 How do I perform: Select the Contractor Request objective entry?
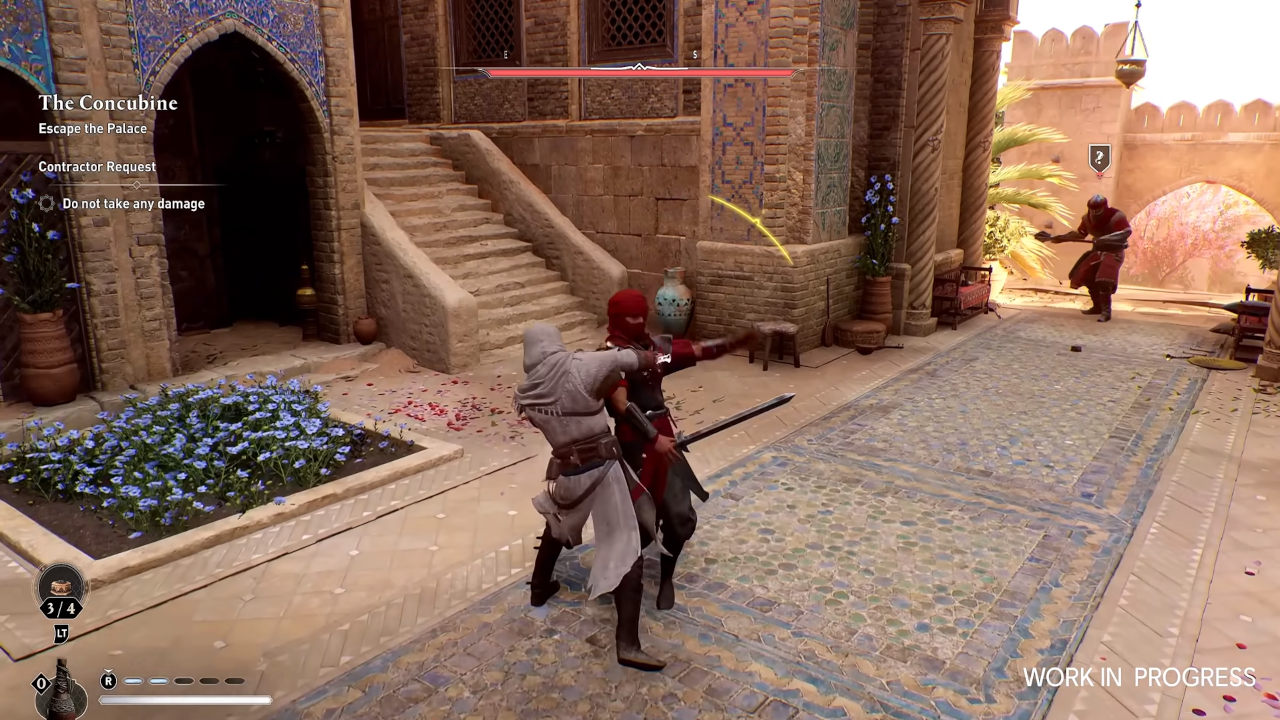tap(97, 167)
